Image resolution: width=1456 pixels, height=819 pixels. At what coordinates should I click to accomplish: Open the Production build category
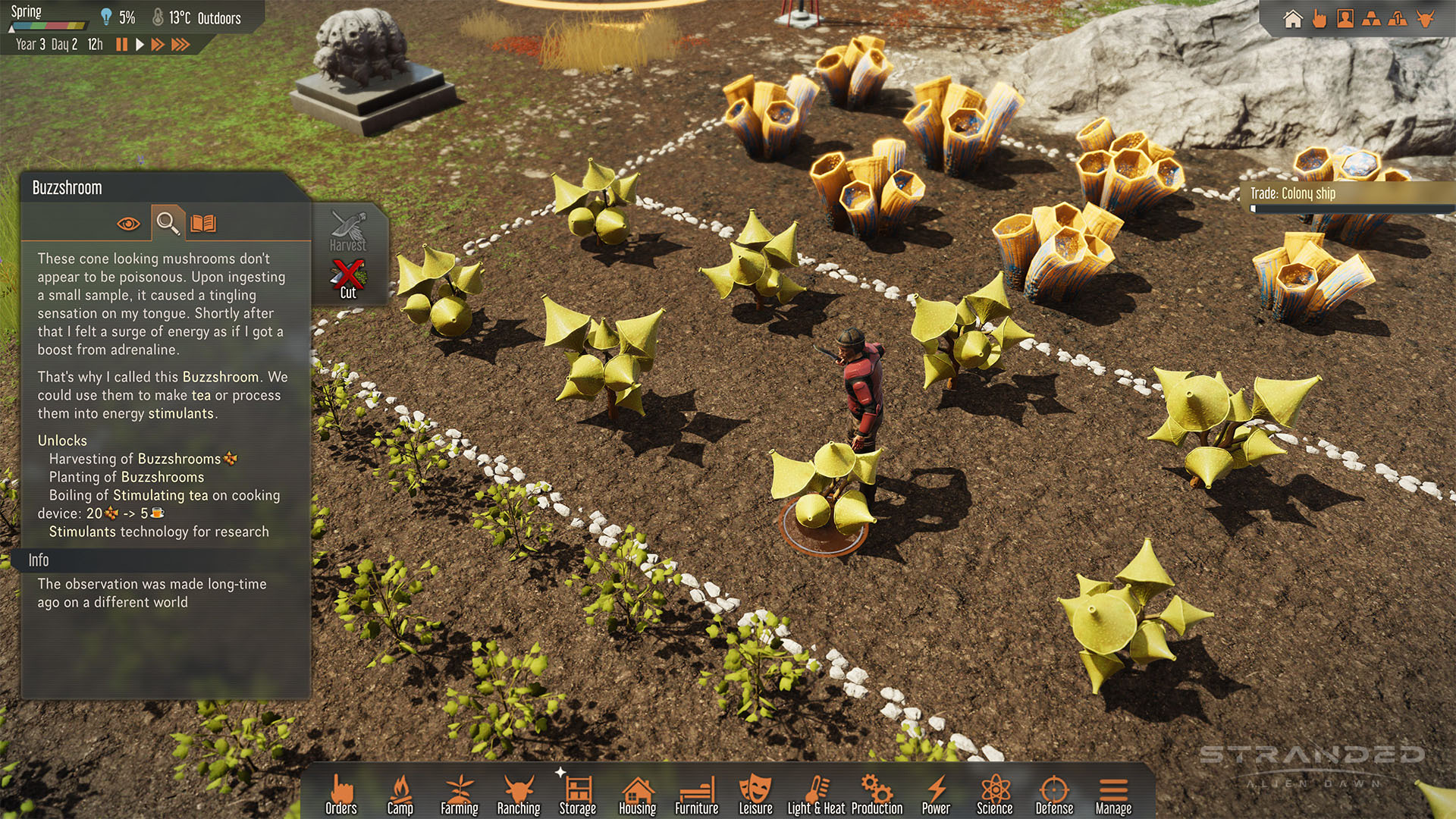877,795
